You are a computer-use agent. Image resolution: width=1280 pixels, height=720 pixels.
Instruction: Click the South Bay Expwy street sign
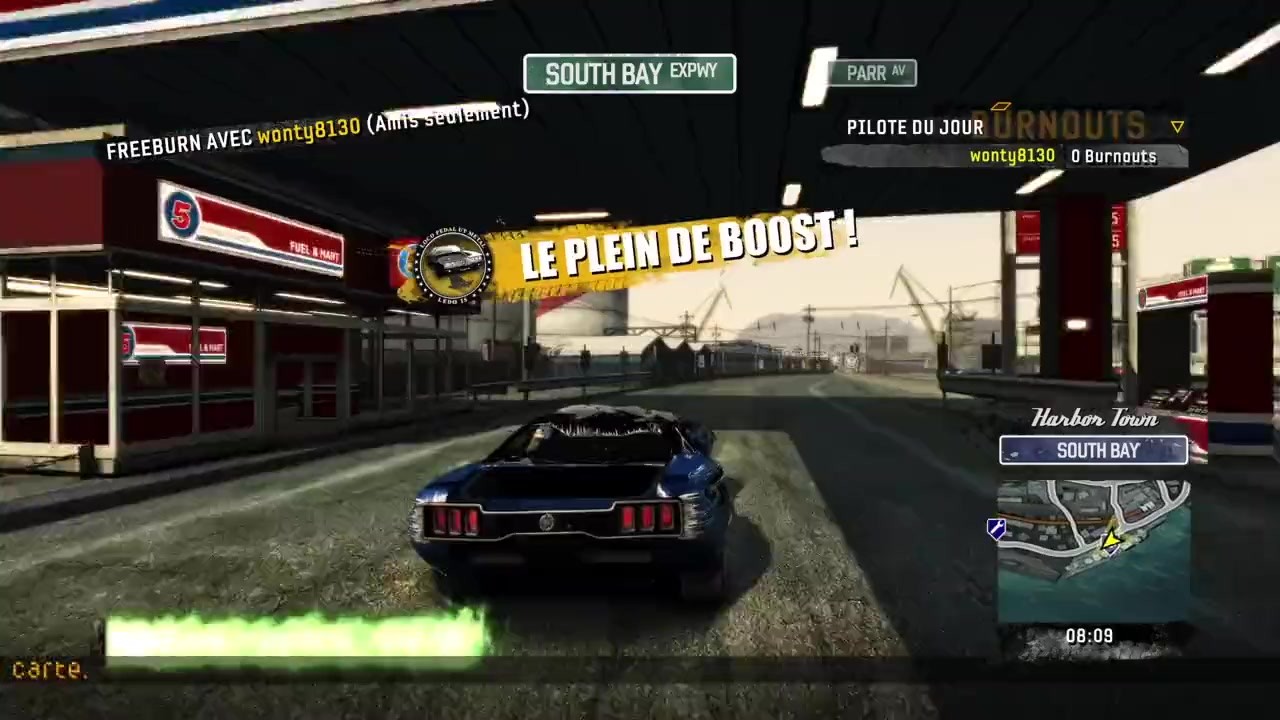coord(630,73)
